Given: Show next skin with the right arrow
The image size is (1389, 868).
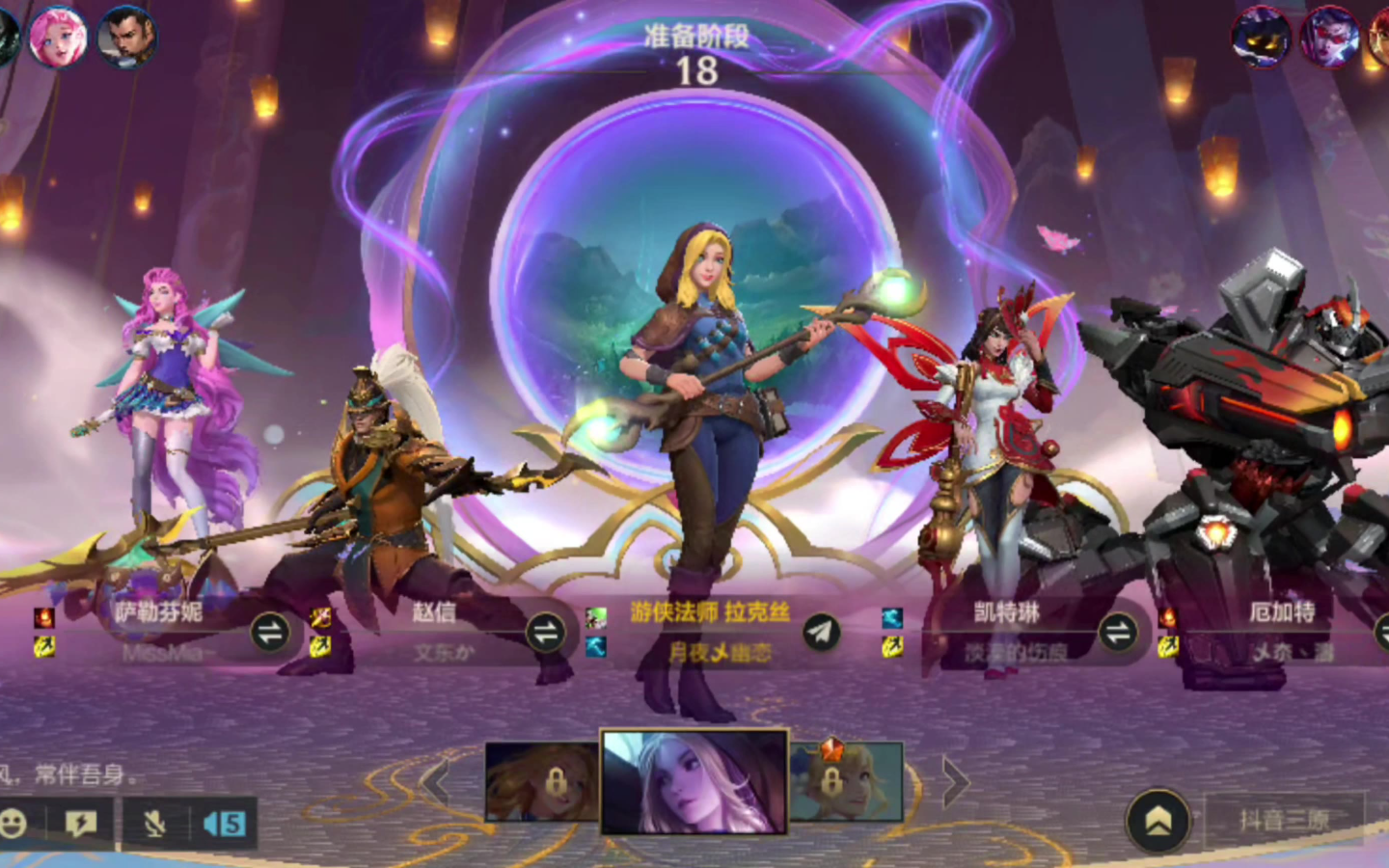Looking at the screenshot, I should pos(954,783).
